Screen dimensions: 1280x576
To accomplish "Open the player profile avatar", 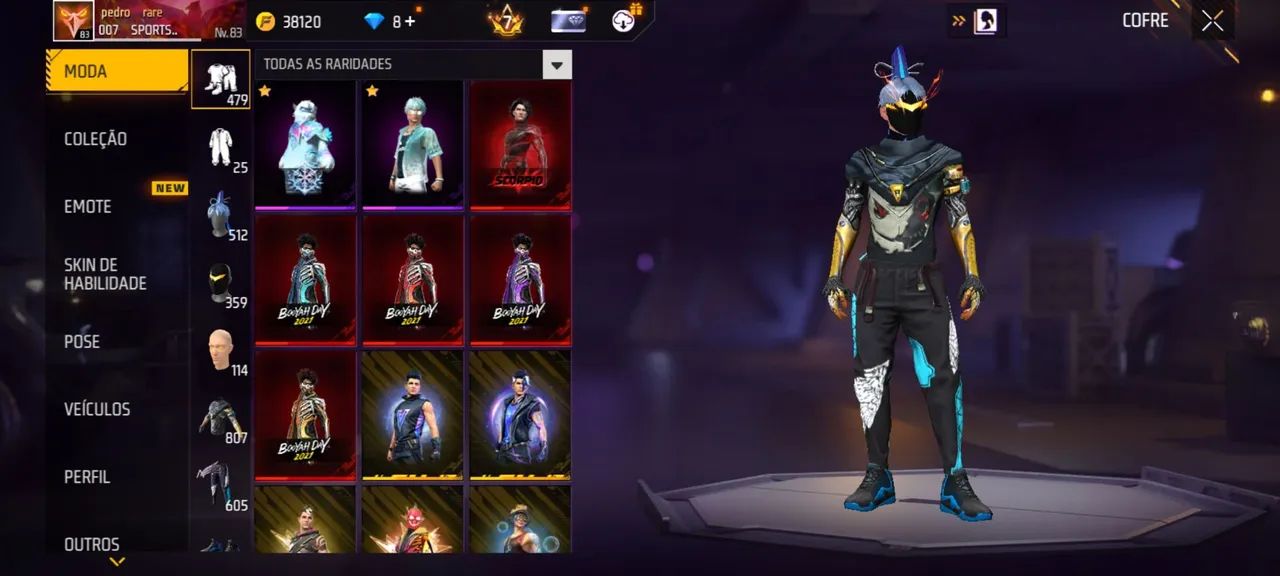I will click(x=73, y=21).
